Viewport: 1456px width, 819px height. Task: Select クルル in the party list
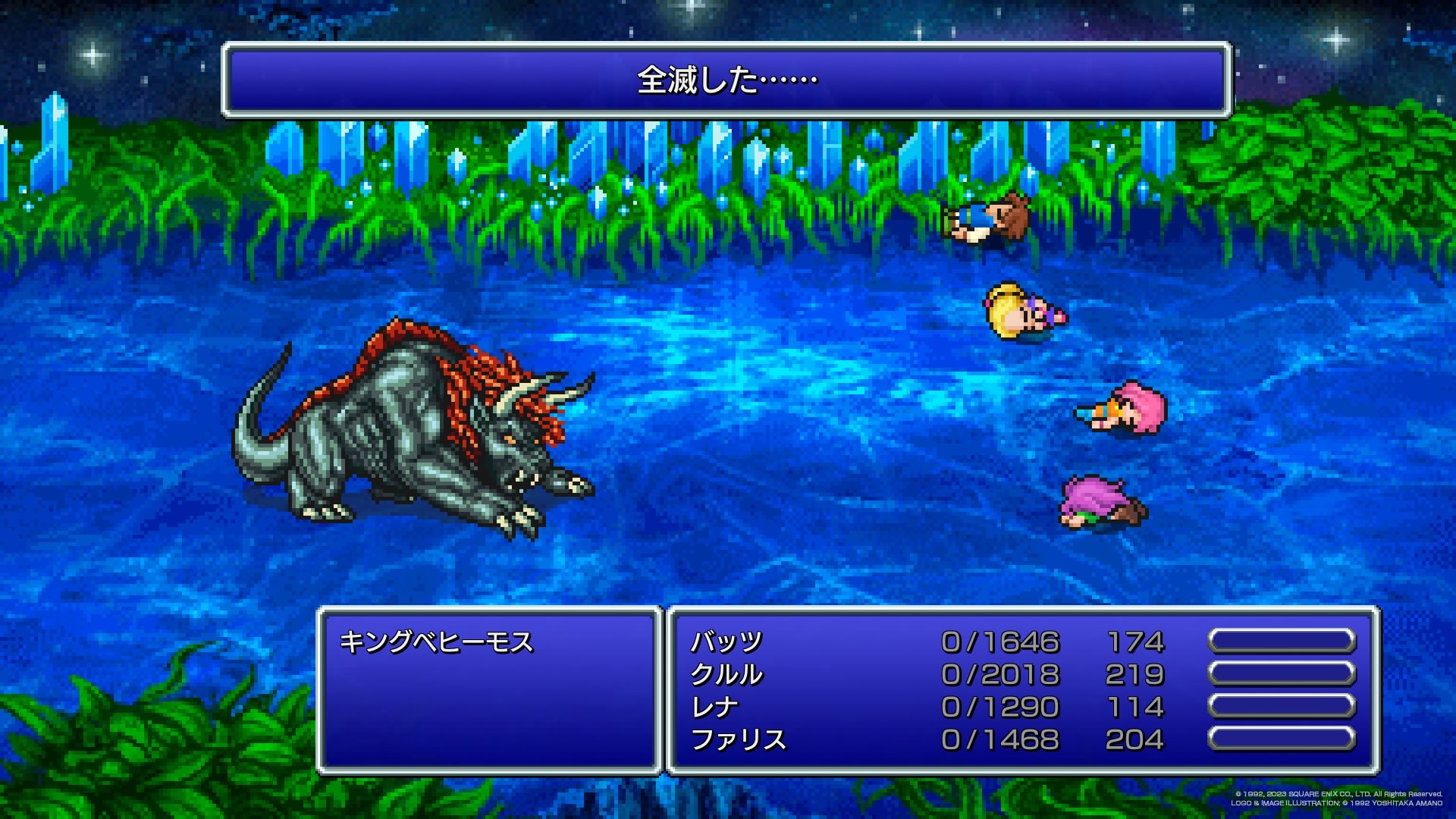[x=726, y=675]
